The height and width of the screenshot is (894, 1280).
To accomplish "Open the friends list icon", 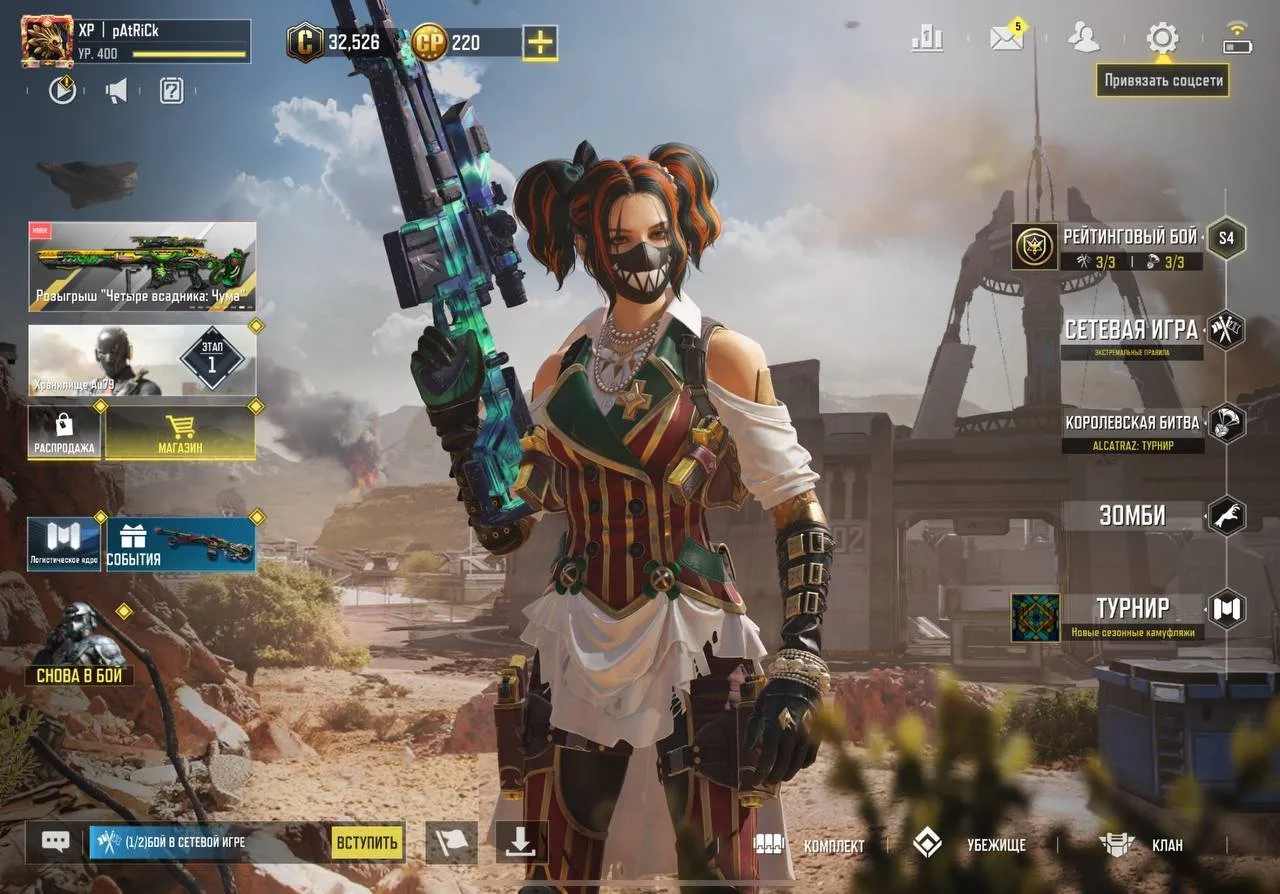I will coord(1083,37).
